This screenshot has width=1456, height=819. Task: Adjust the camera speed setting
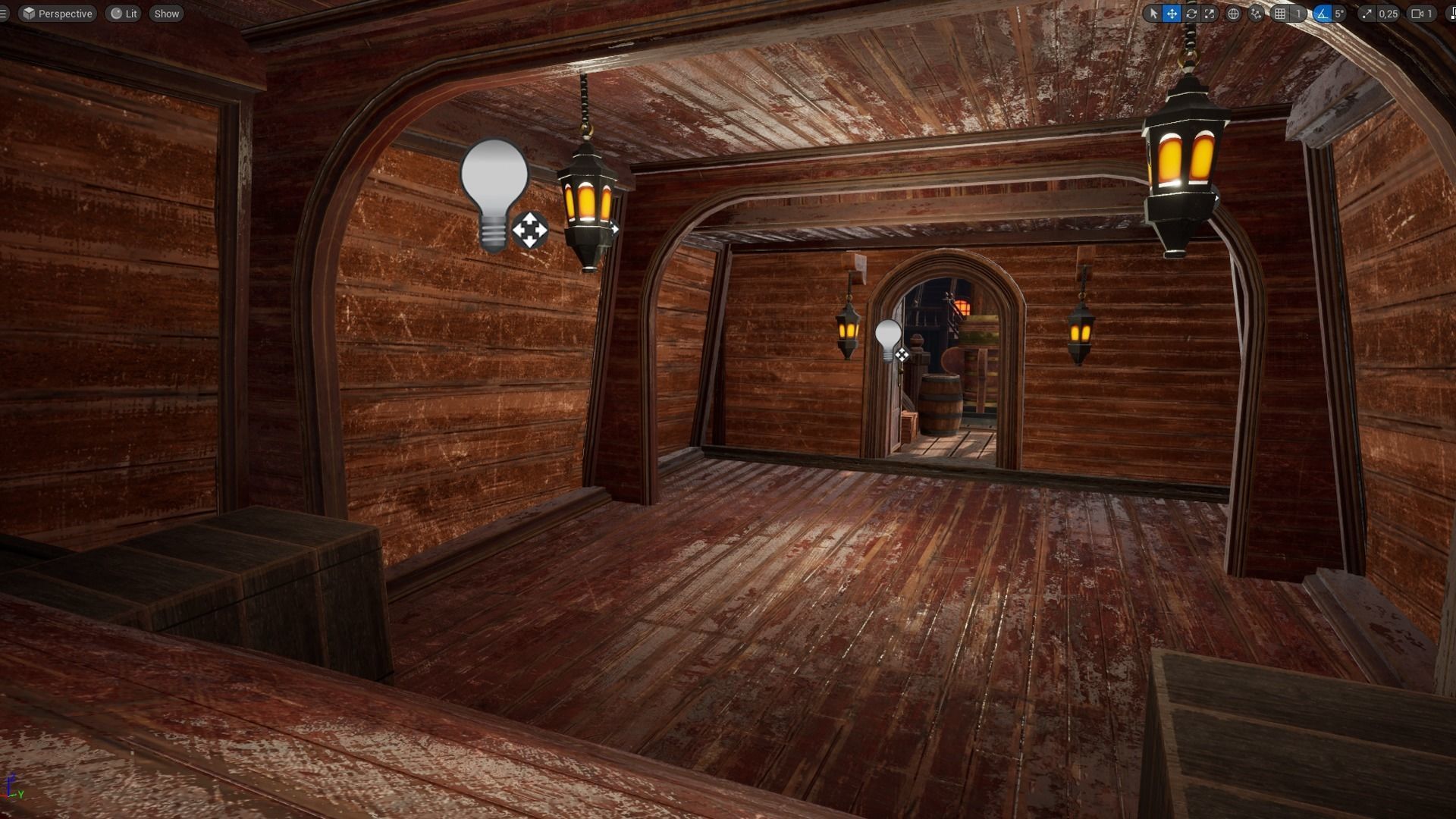coord(1422,14)
